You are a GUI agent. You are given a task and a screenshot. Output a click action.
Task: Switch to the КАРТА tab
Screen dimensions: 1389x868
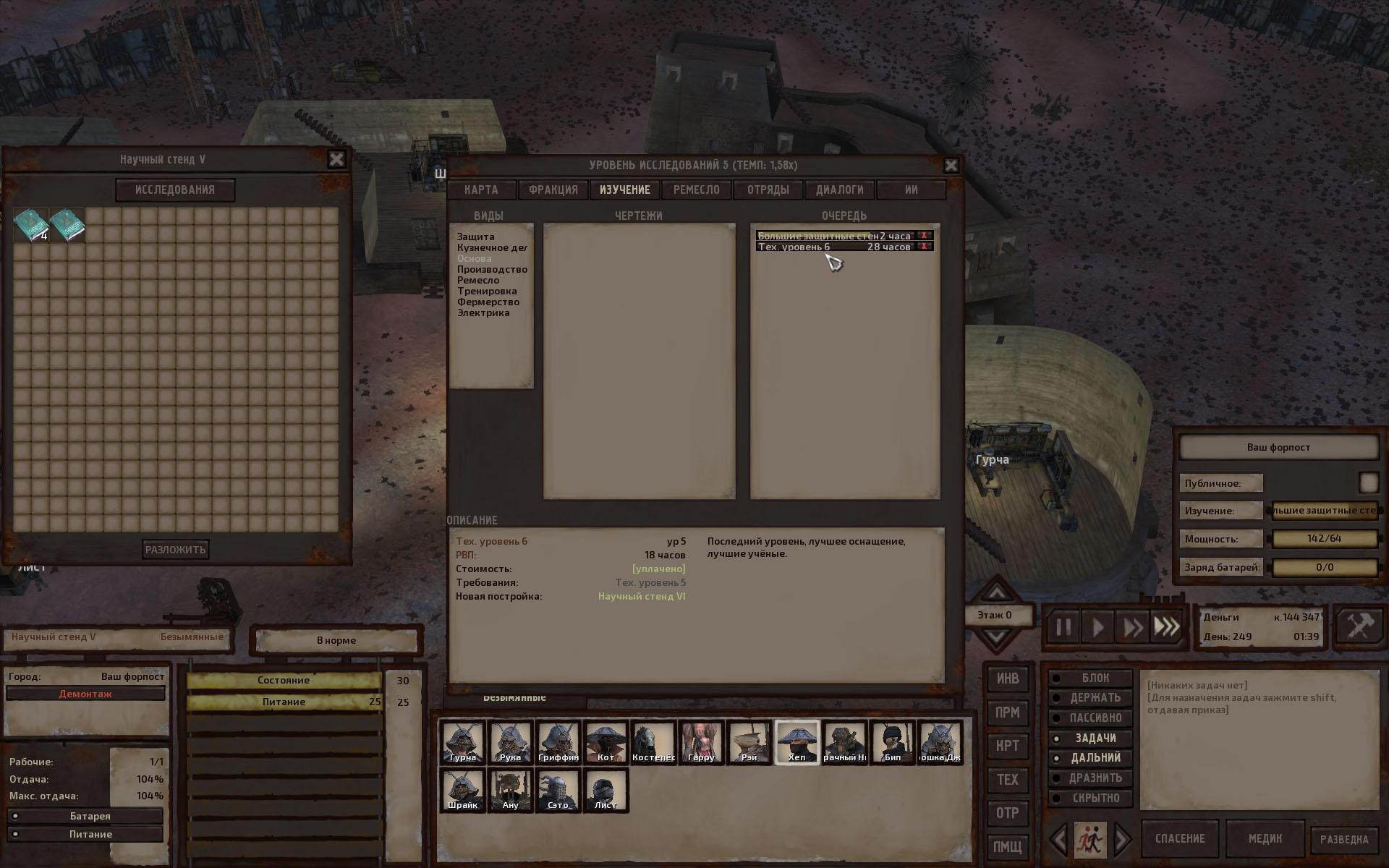pos(481,190)
